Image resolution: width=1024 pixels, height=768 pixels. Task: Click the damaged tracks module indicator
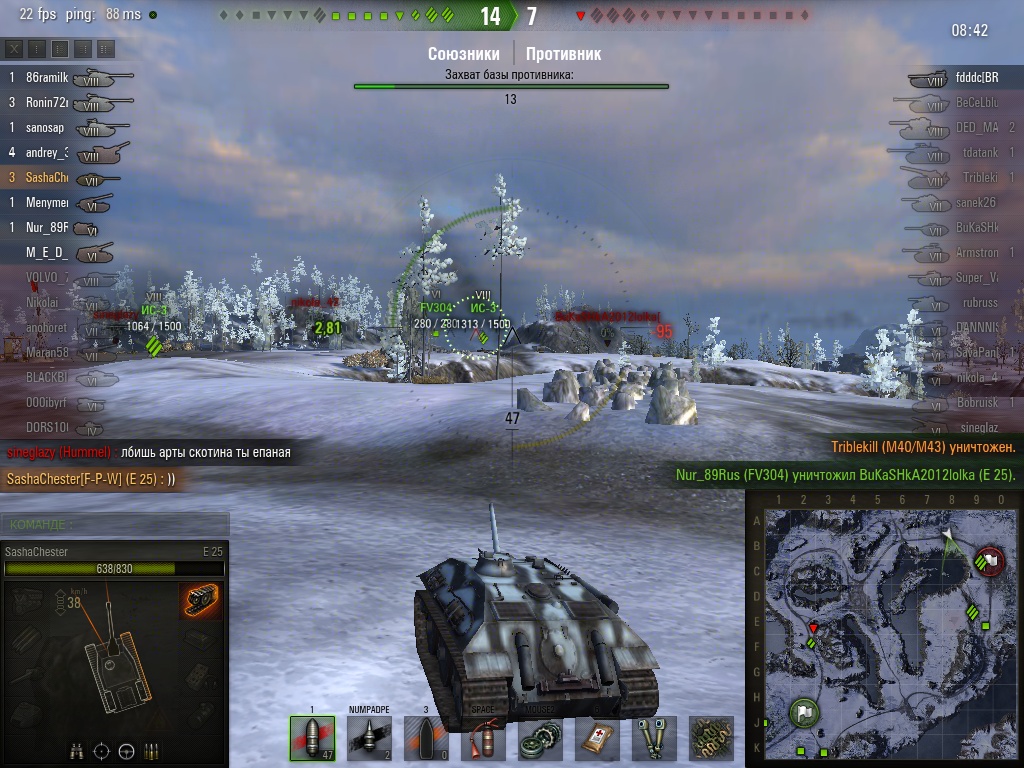201,600
